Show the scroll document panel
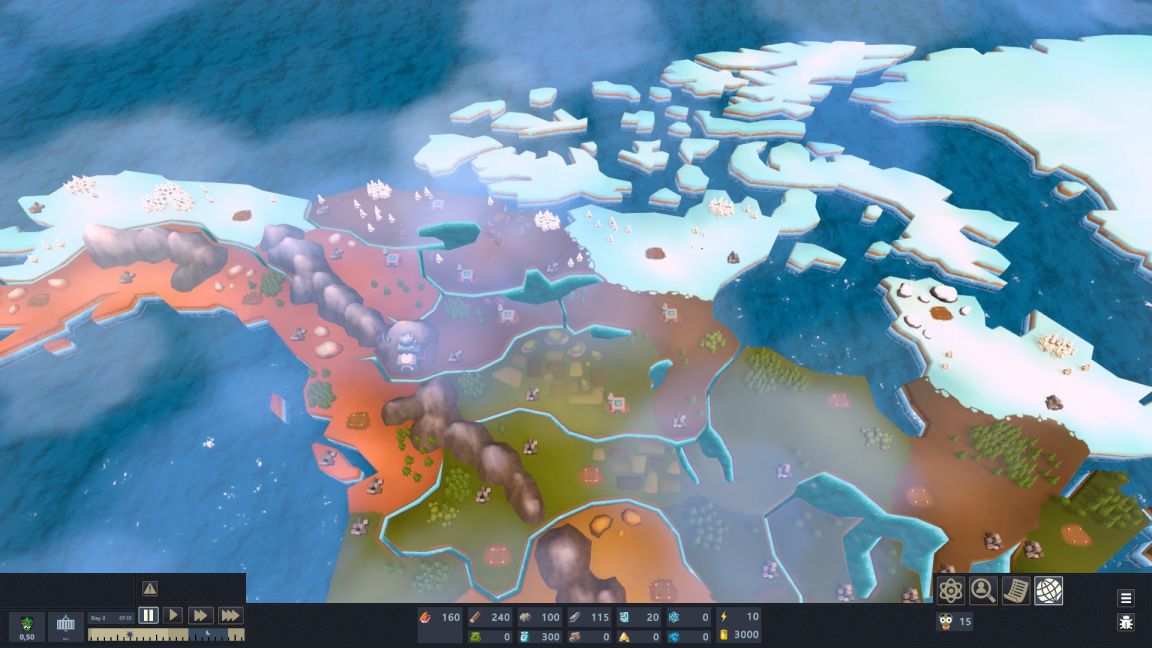 [x=1016, y=591]
